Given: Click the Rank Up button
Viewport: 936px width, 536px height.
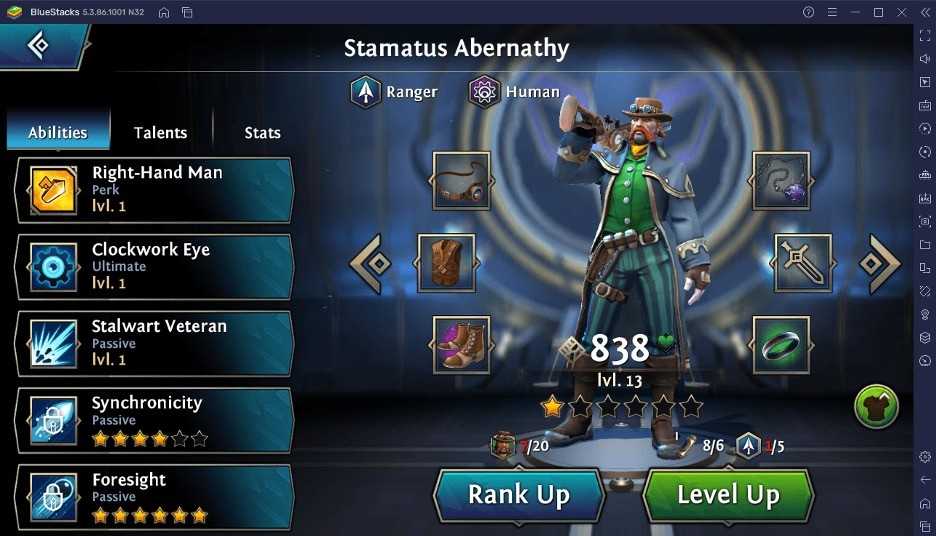Looking at the screenshot, I should [519, 494].
